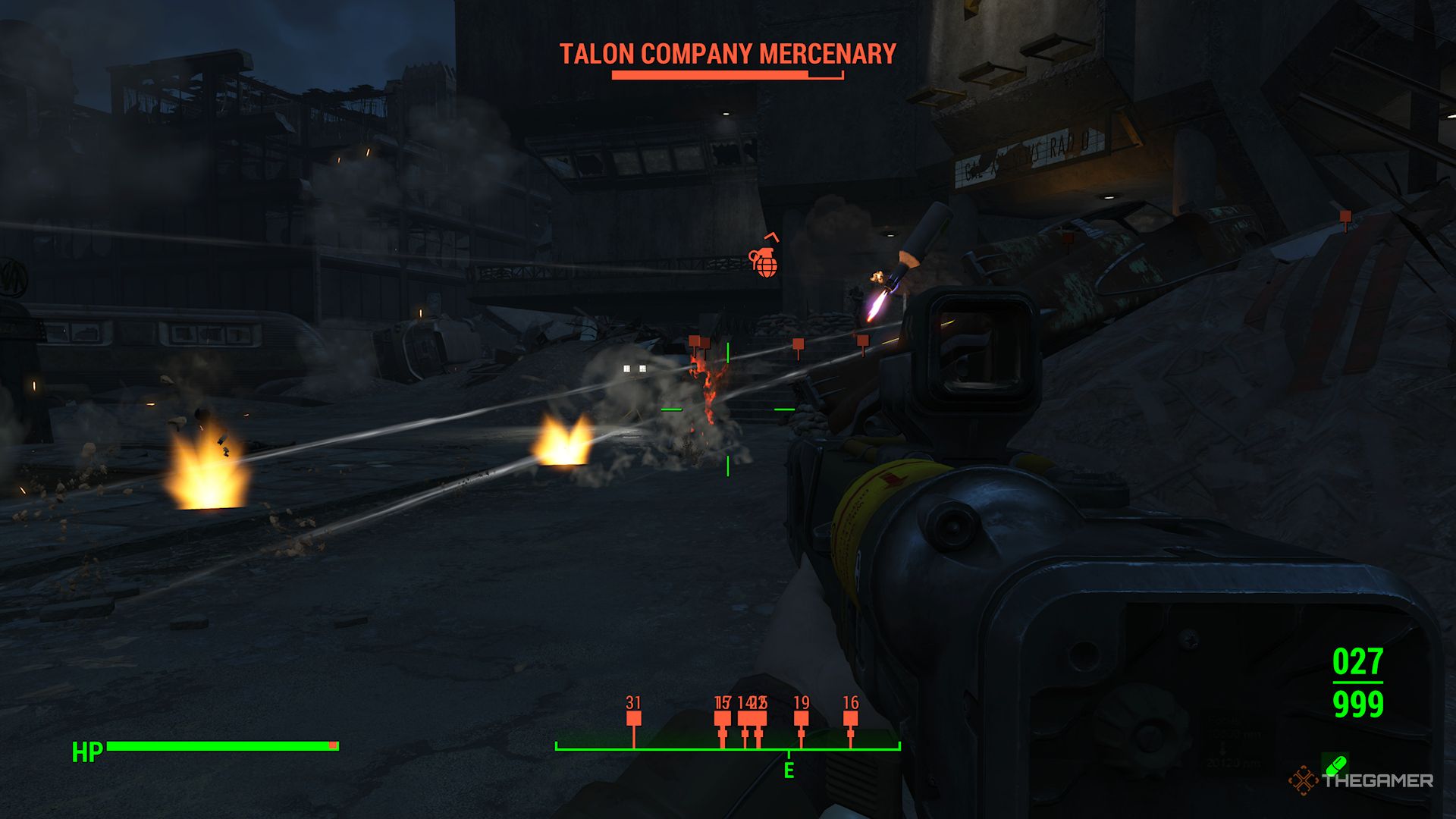1456x819 pixels.
Task: Click the TheGamer watermark logo
Action: coord(1360,780)
